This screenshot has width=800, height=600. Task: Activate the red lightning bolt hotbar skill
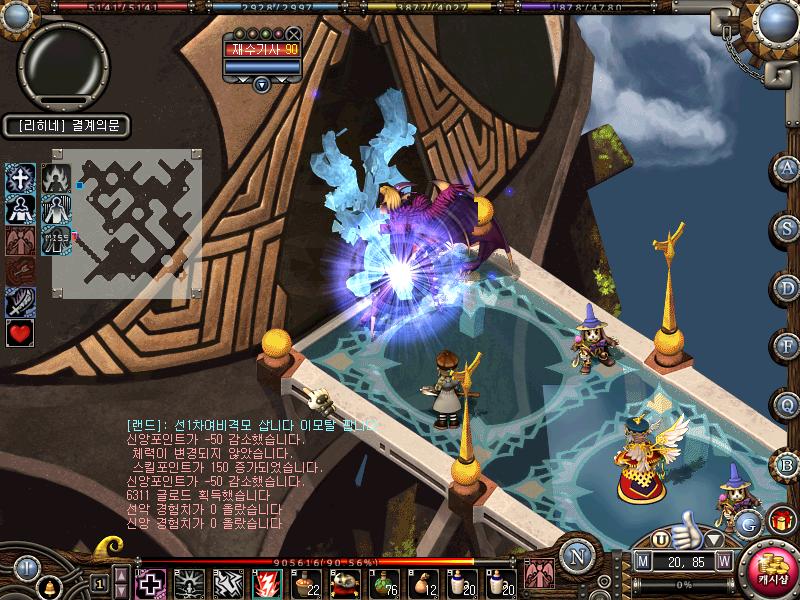click(x=266, y=582)
